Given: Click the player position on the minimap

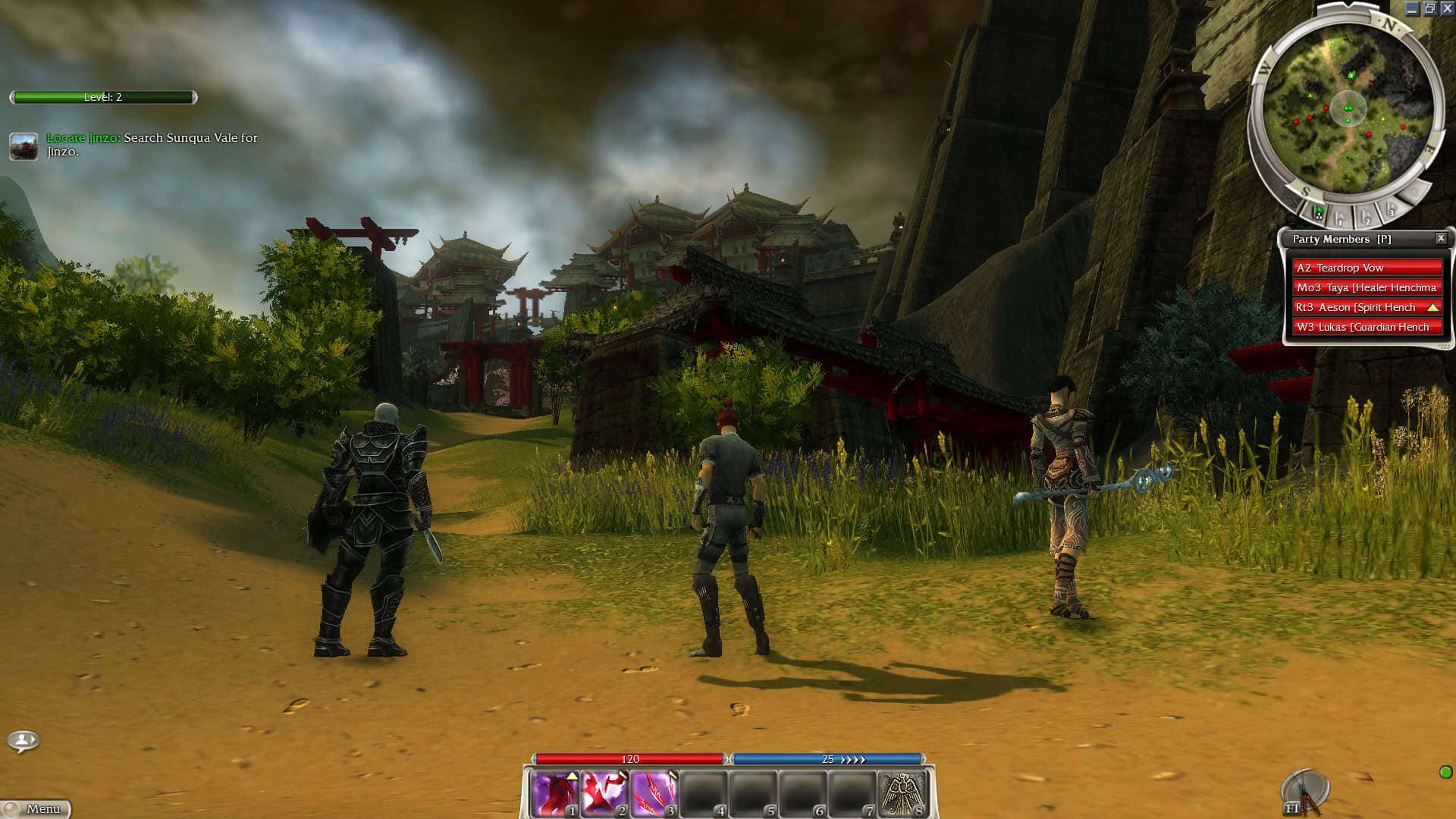Looking at the screenshot, I should pyautogui.click(x=1350, y=108).
